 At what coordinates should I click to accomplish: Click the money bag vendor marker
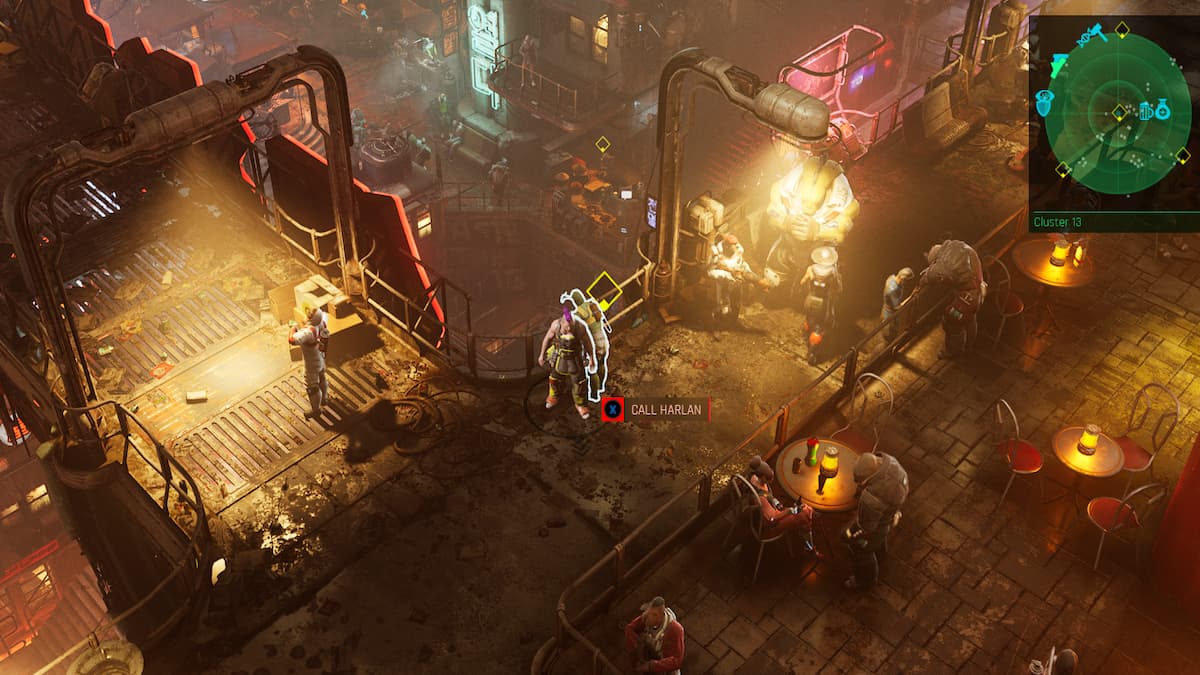(x=1163, y=109)
